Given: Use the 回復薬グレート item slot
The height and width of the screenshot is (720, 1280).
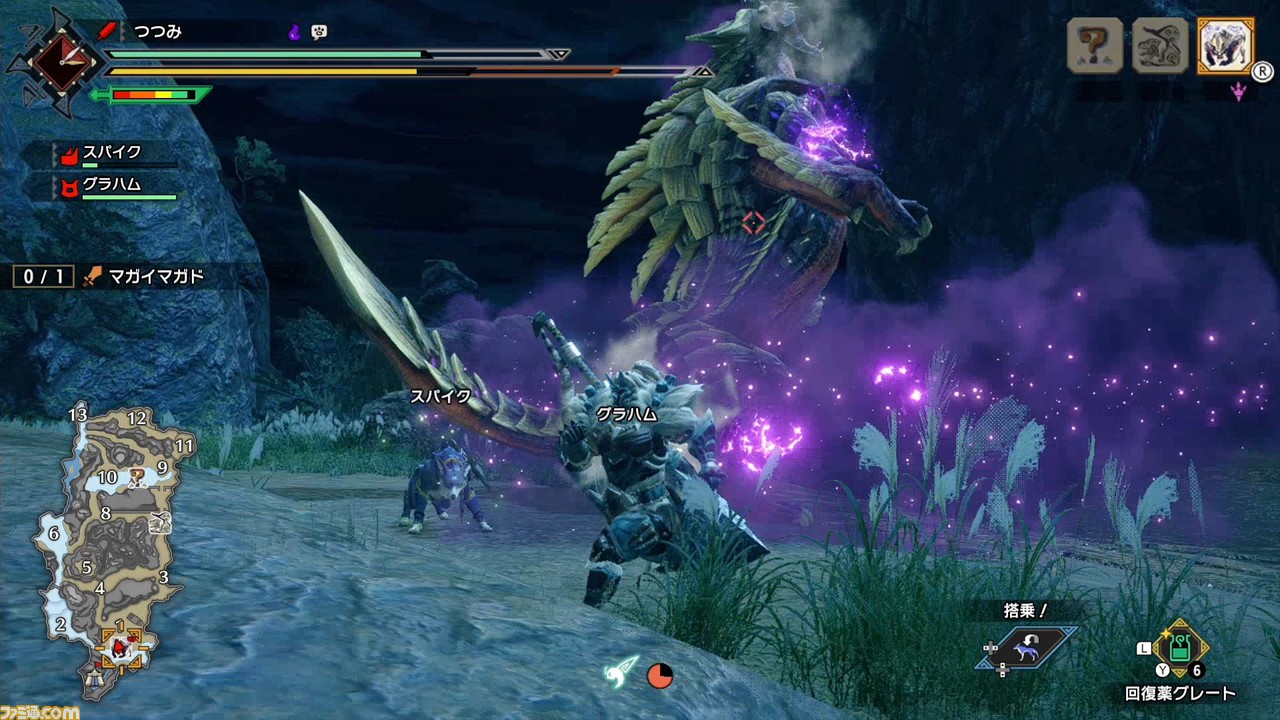Looking at the screenshot, I should 1180,650.
